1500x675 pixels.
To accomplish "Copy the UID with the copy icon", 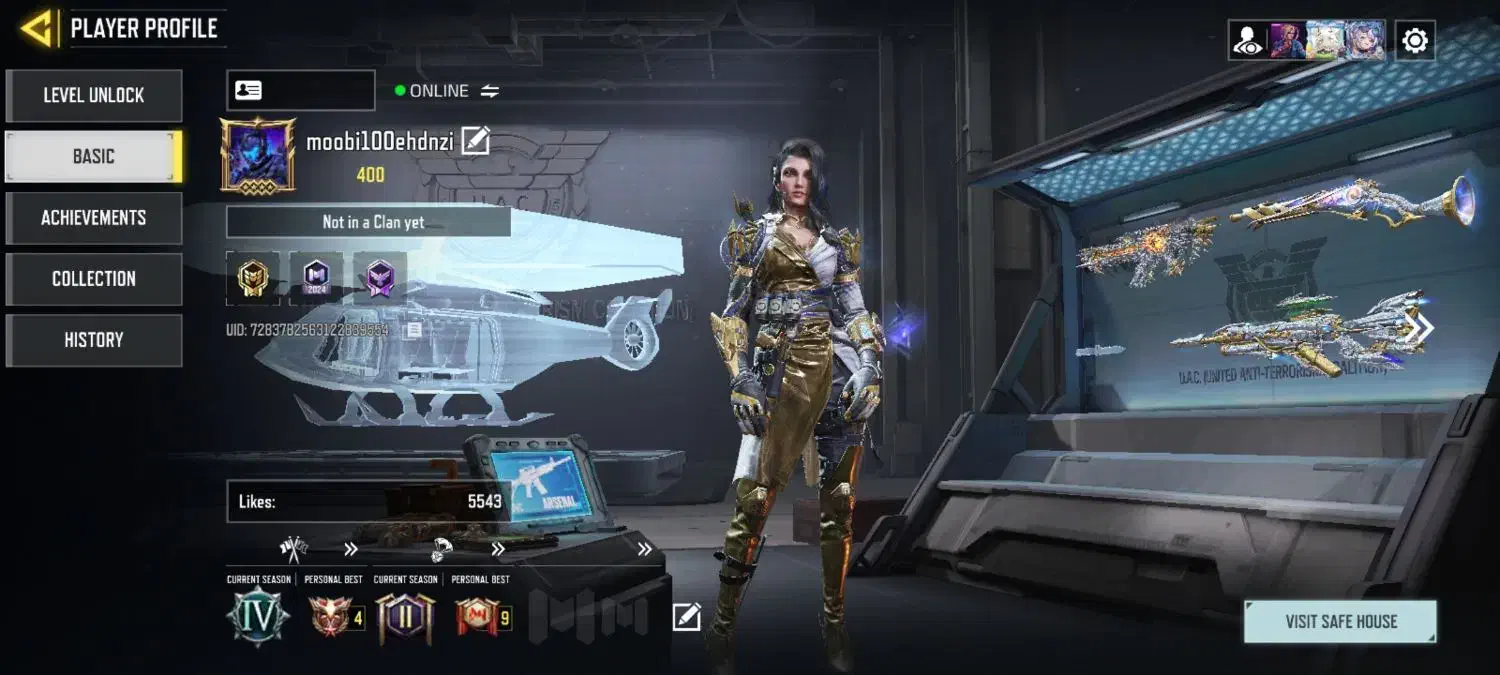I will 413,329.
